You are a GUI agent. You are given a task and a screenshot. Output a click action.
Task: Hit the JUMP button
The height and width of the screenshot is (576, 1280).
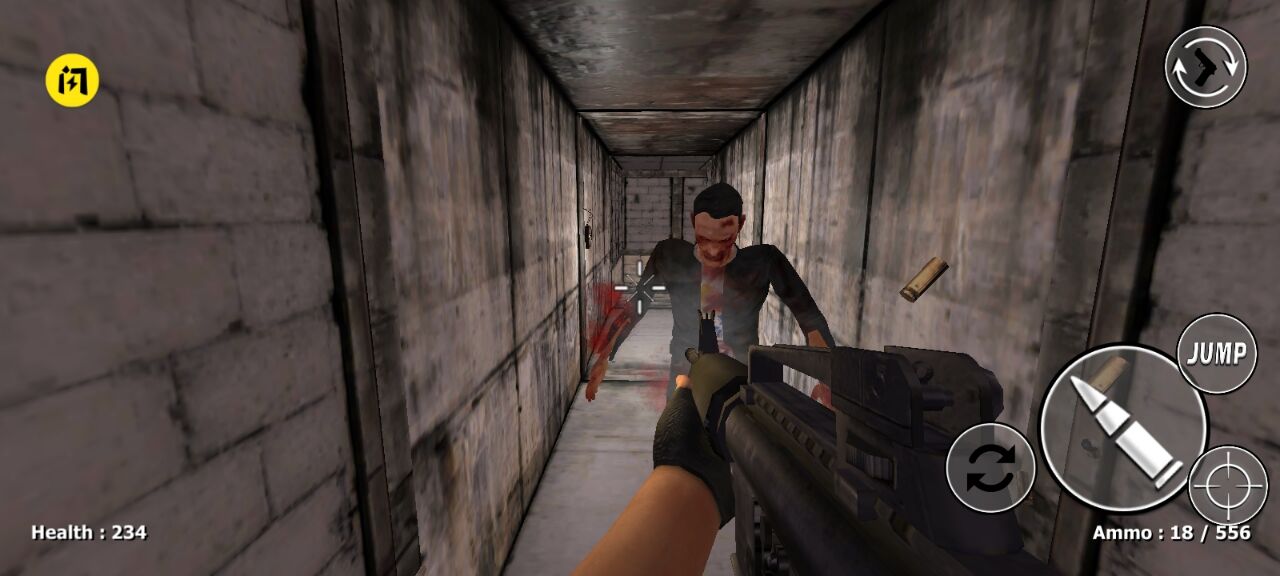point(1216,353)
